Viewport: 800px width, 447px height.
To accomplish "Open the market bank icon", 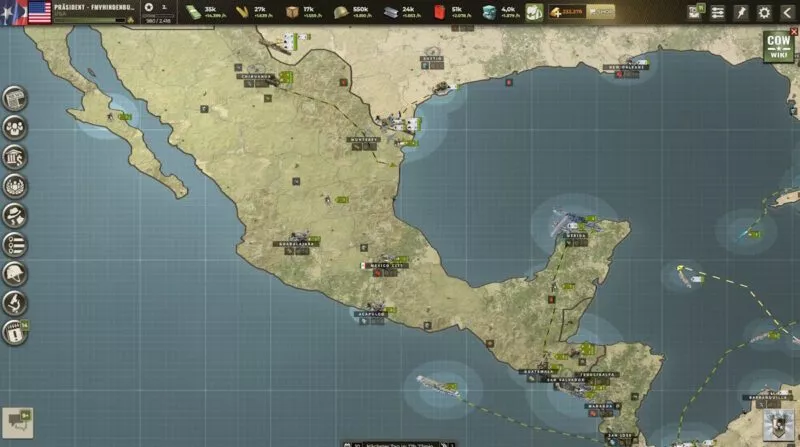I will click(x=15, y=157).
